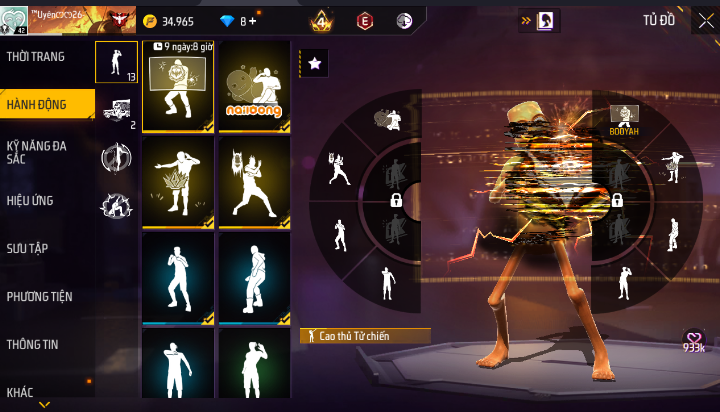Pick the time-limited emote with 9-day timer
The width and height of the screenshot is (720, 412).
coord(178,87)
